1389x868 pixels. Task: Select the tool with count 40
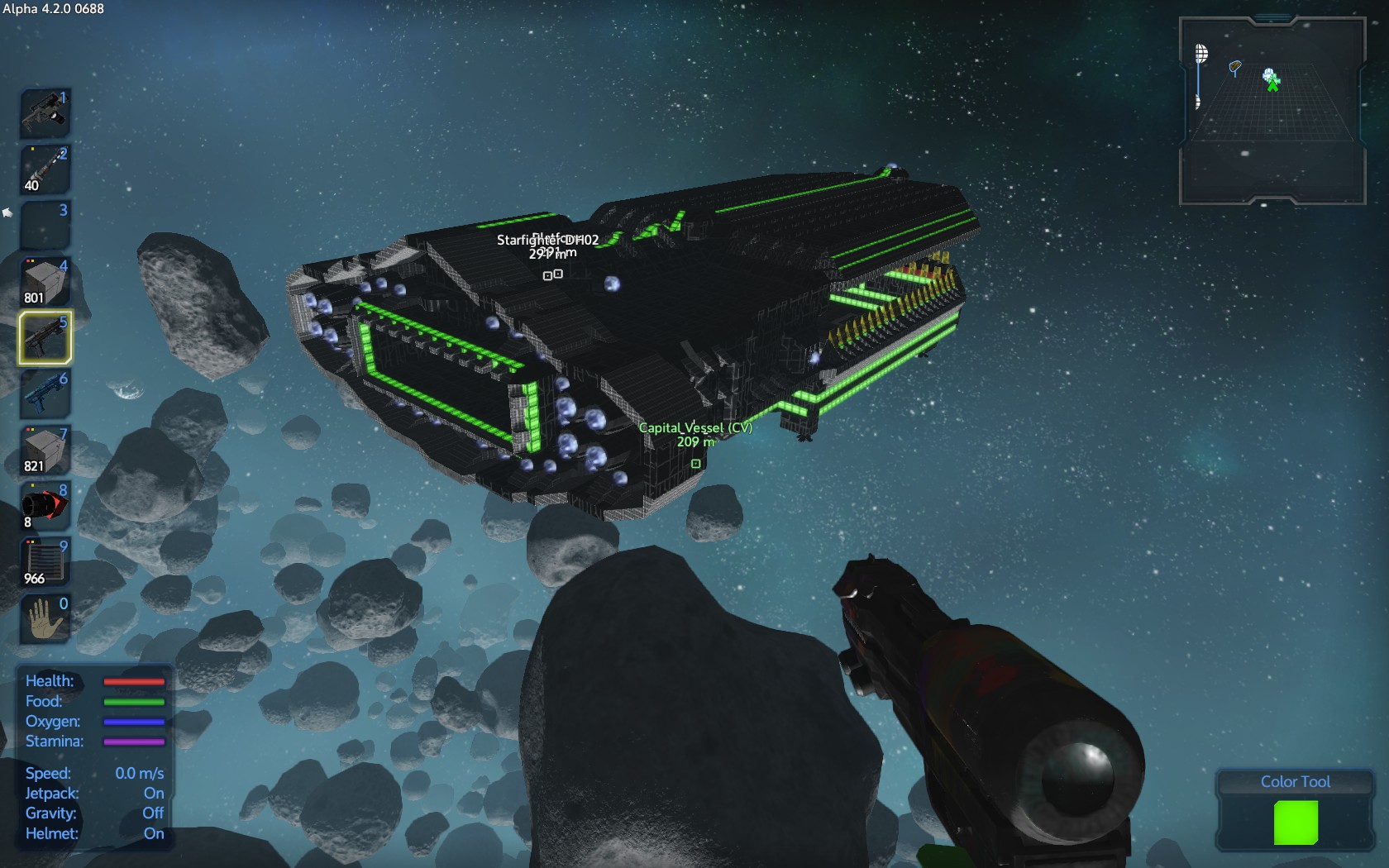pos(45,169)
